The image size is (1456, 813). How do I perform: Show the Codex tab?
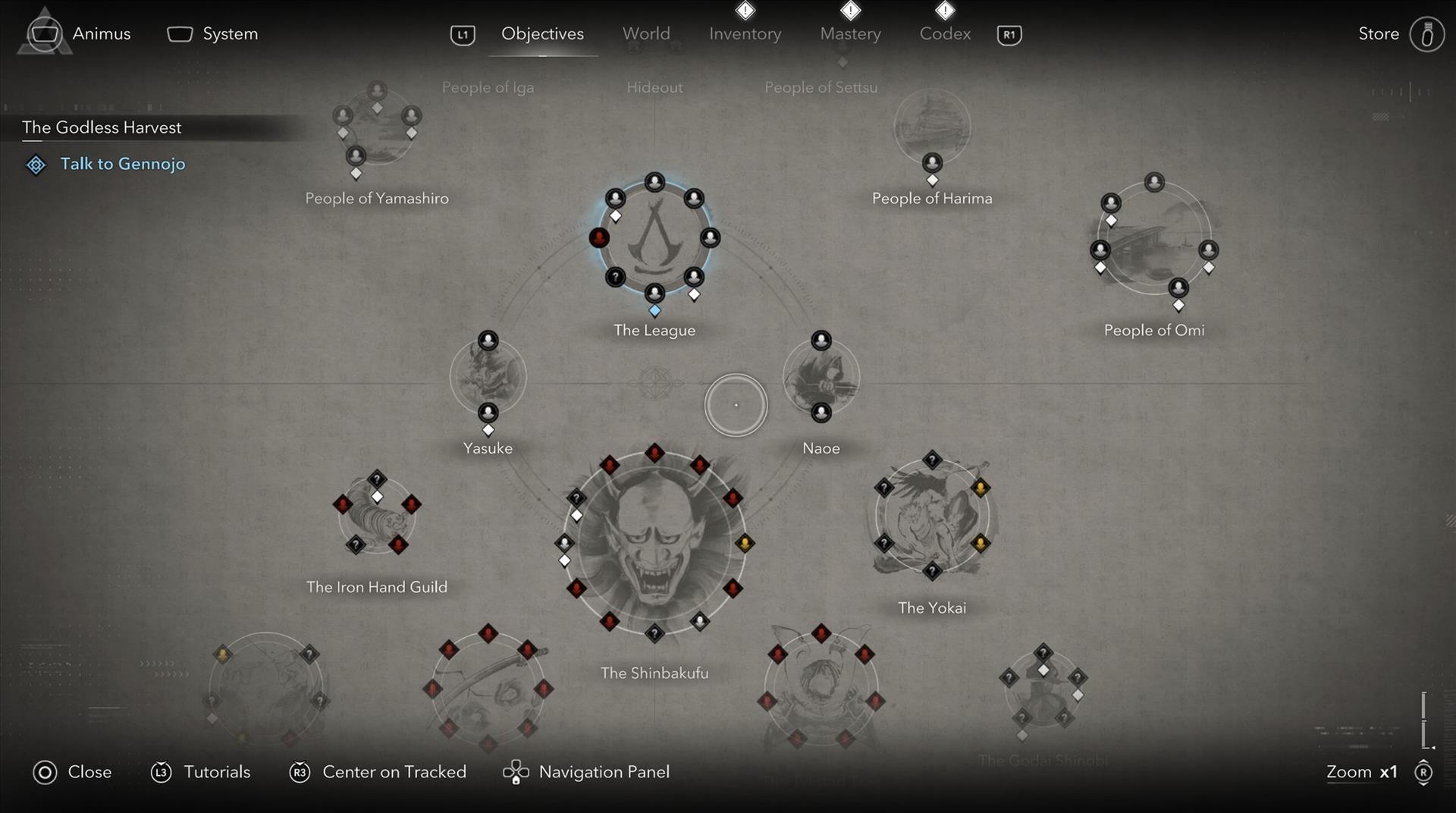point(945,34)
